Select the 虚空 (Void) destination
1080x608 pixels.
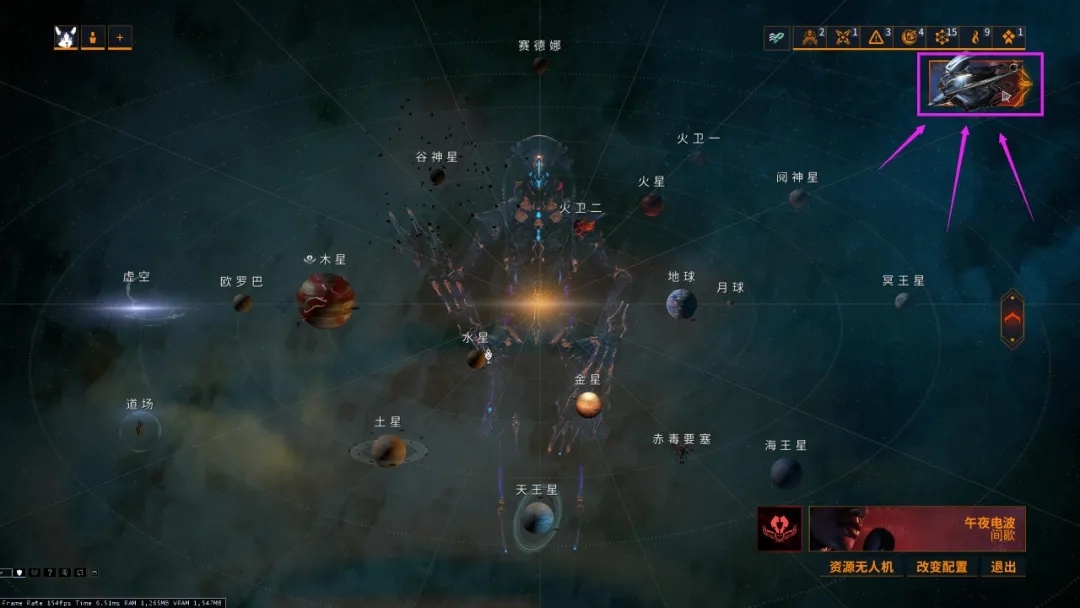pos(135,306)
